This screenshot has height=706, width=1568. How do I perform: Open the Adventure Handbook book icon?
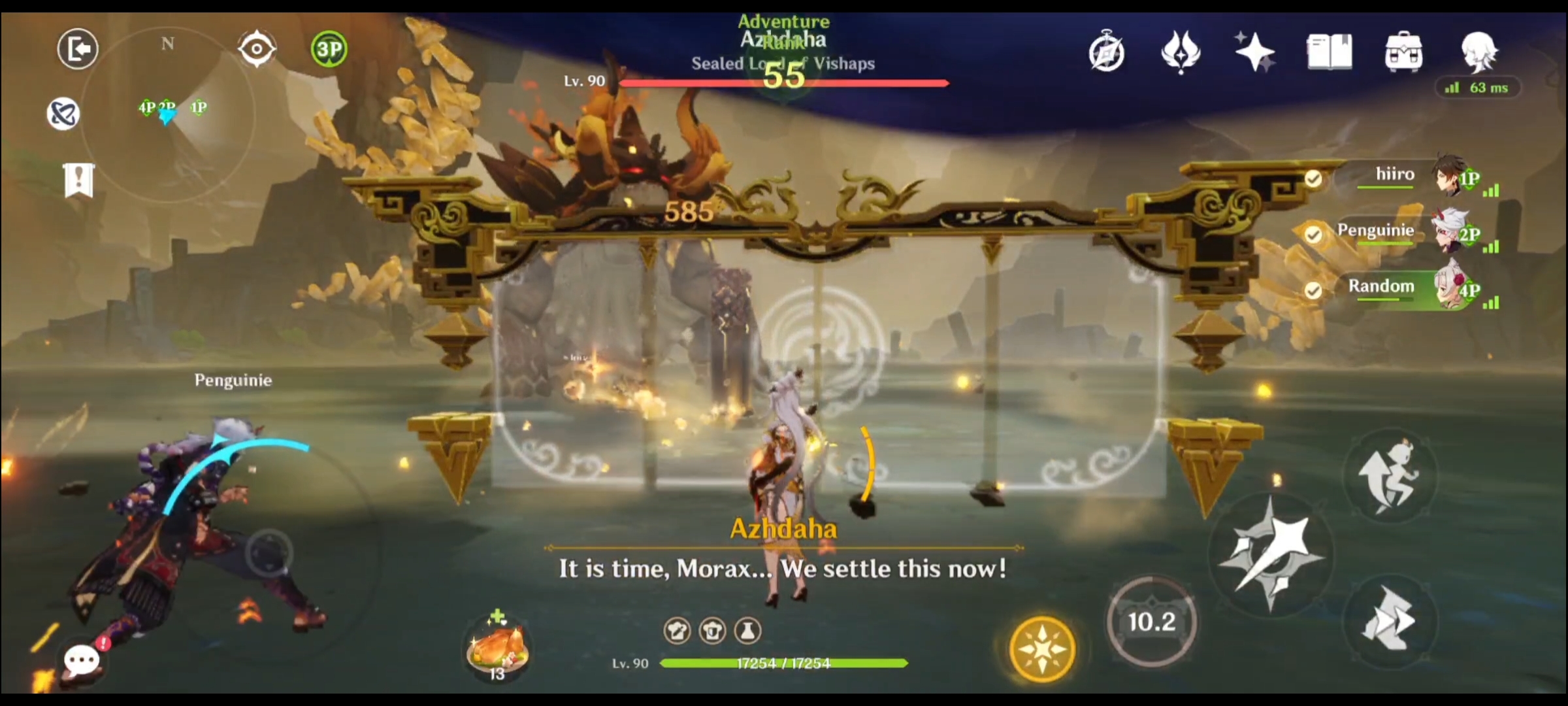1330,51
